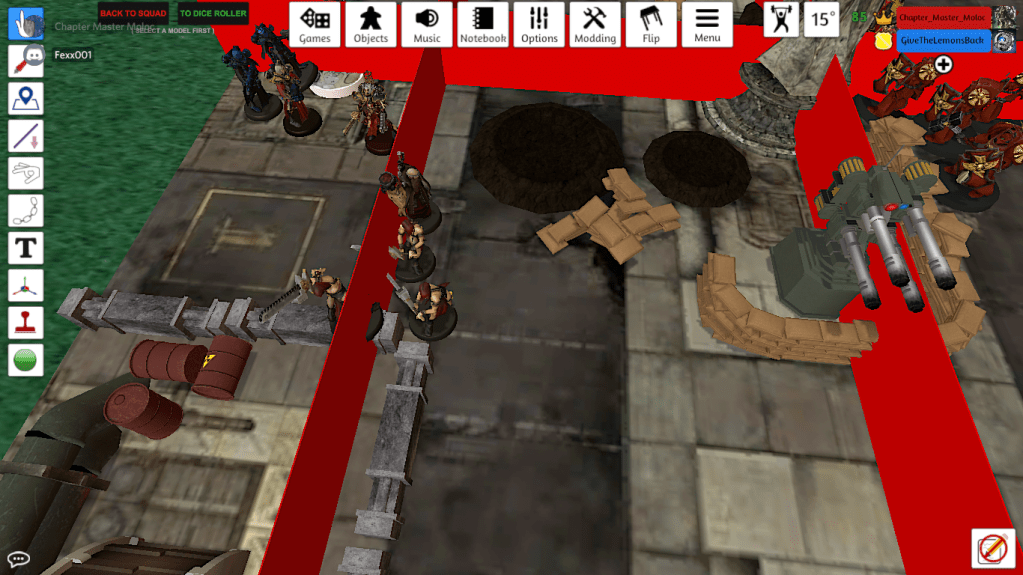Click the Flip table button
Viewport: 1023px width, 575px height.
pyautogui.click(x=651, y=24)
